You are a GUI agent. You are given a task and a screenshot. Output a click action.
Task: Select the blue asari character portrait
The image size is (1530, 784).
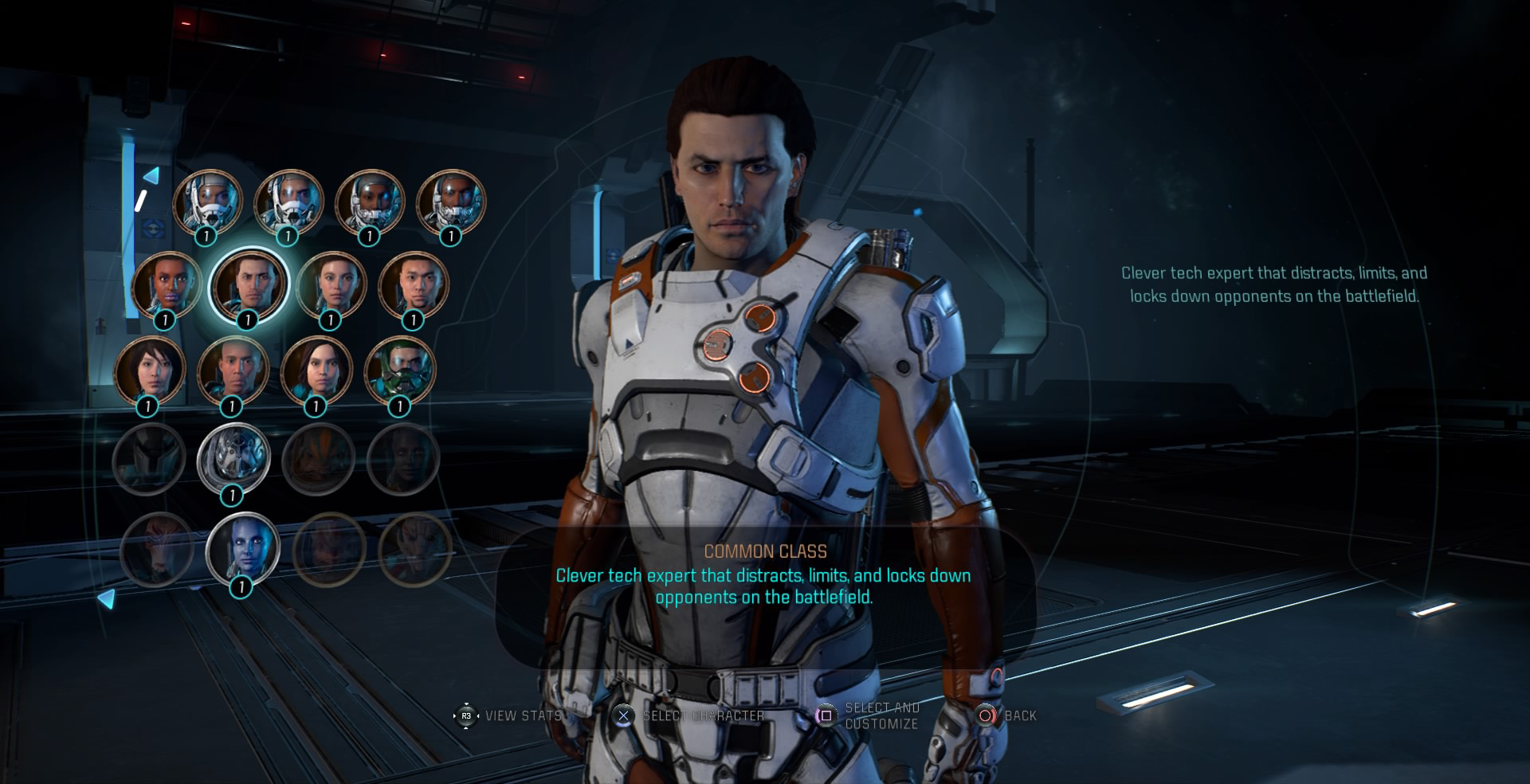(242, 547)
